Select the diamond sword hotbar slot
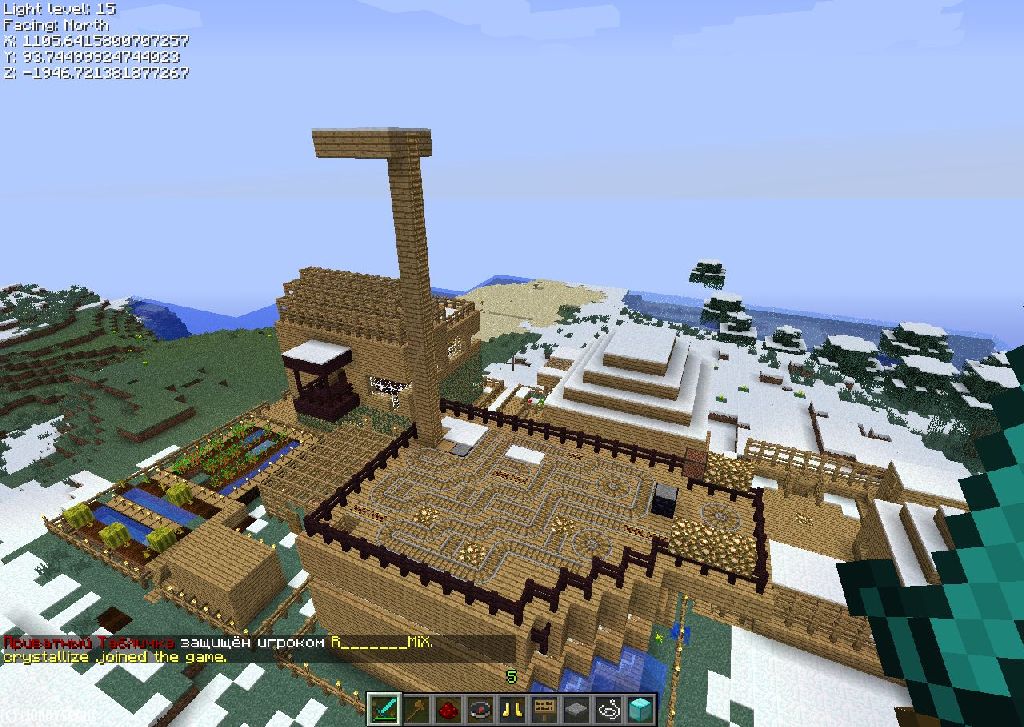The height and width of the screenshot is (727, 1024). tap(385, 709)
